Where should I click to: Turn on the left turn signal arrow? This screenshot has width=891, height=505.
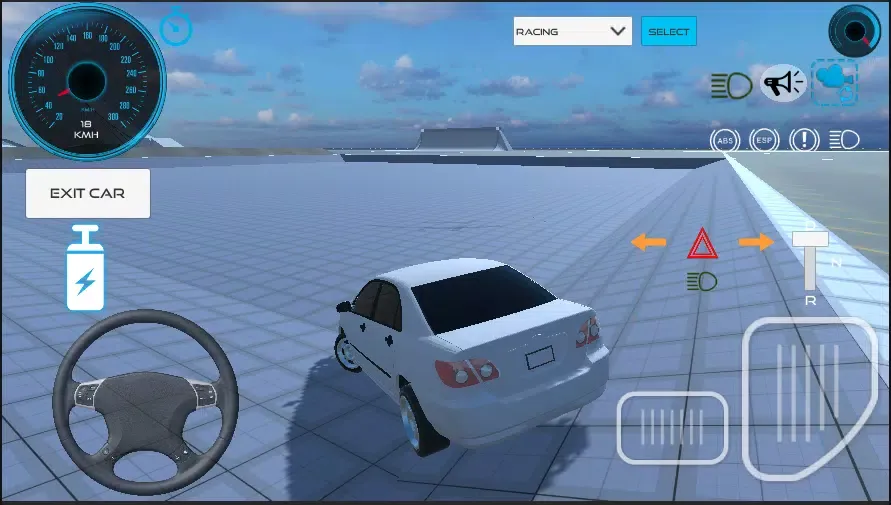tap(649, 242)
